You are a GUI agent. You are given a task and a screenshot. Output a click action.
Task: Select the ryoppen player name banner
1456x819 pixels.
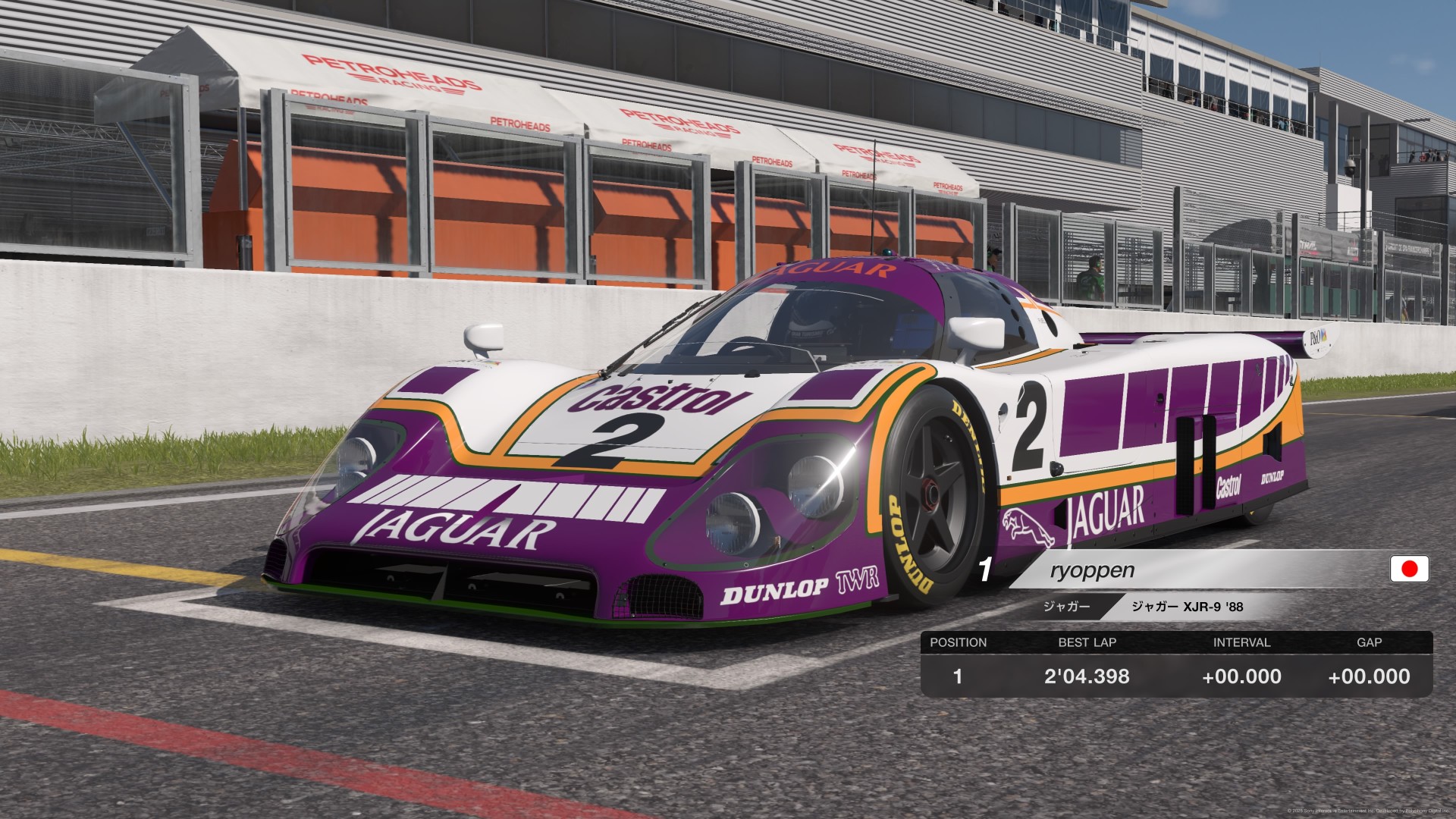tap(1092, 570)
